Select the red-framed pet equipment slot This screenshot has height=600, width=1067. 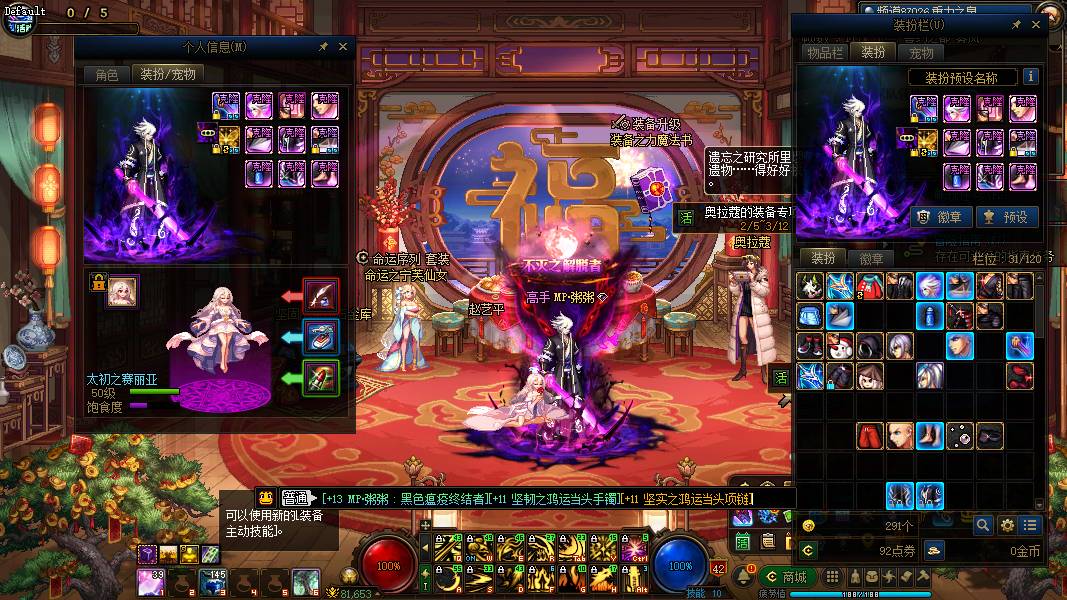pyautogui.click(x=321, y=296)
